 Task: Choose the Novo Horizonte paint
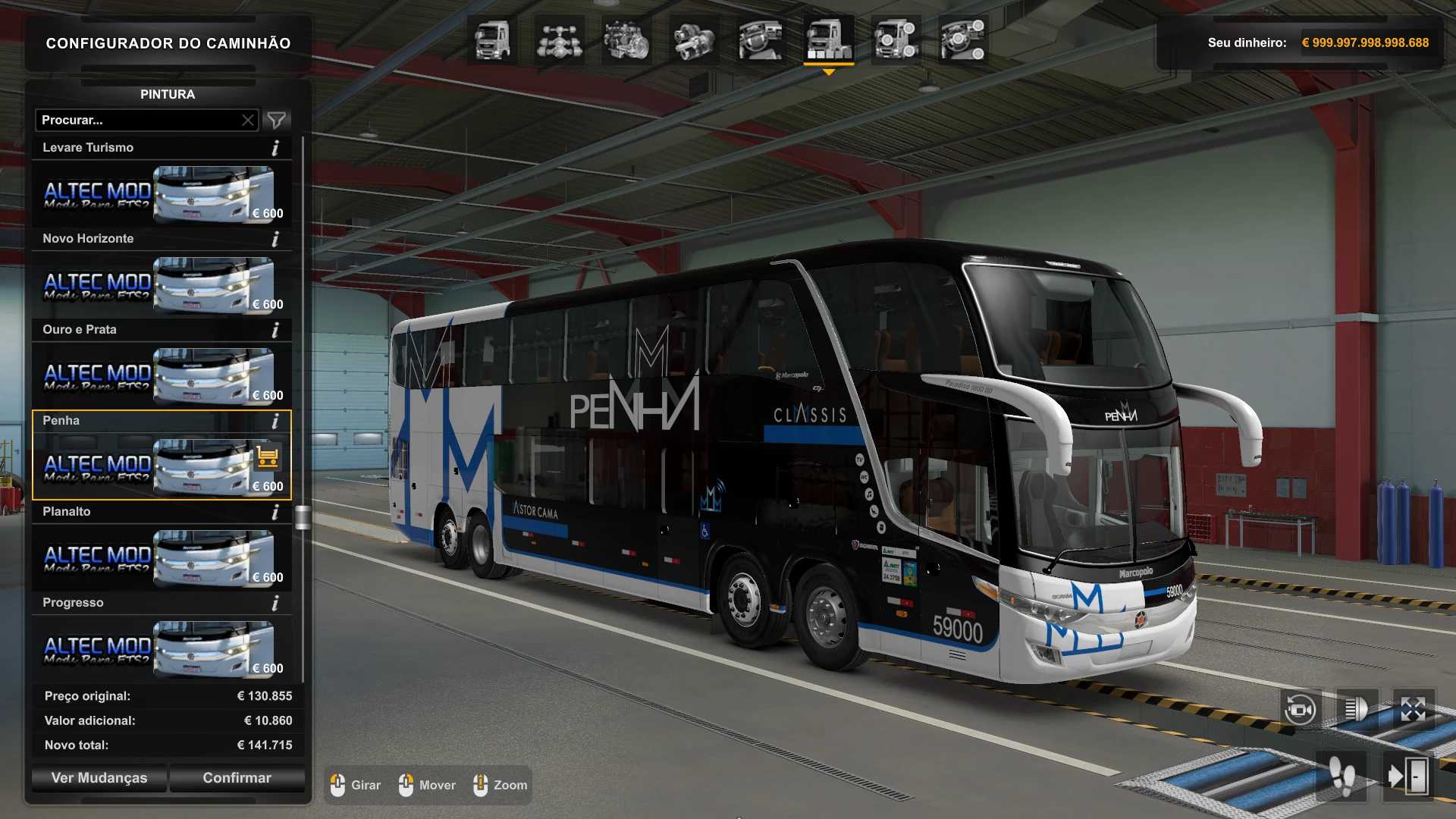point(161,285)
